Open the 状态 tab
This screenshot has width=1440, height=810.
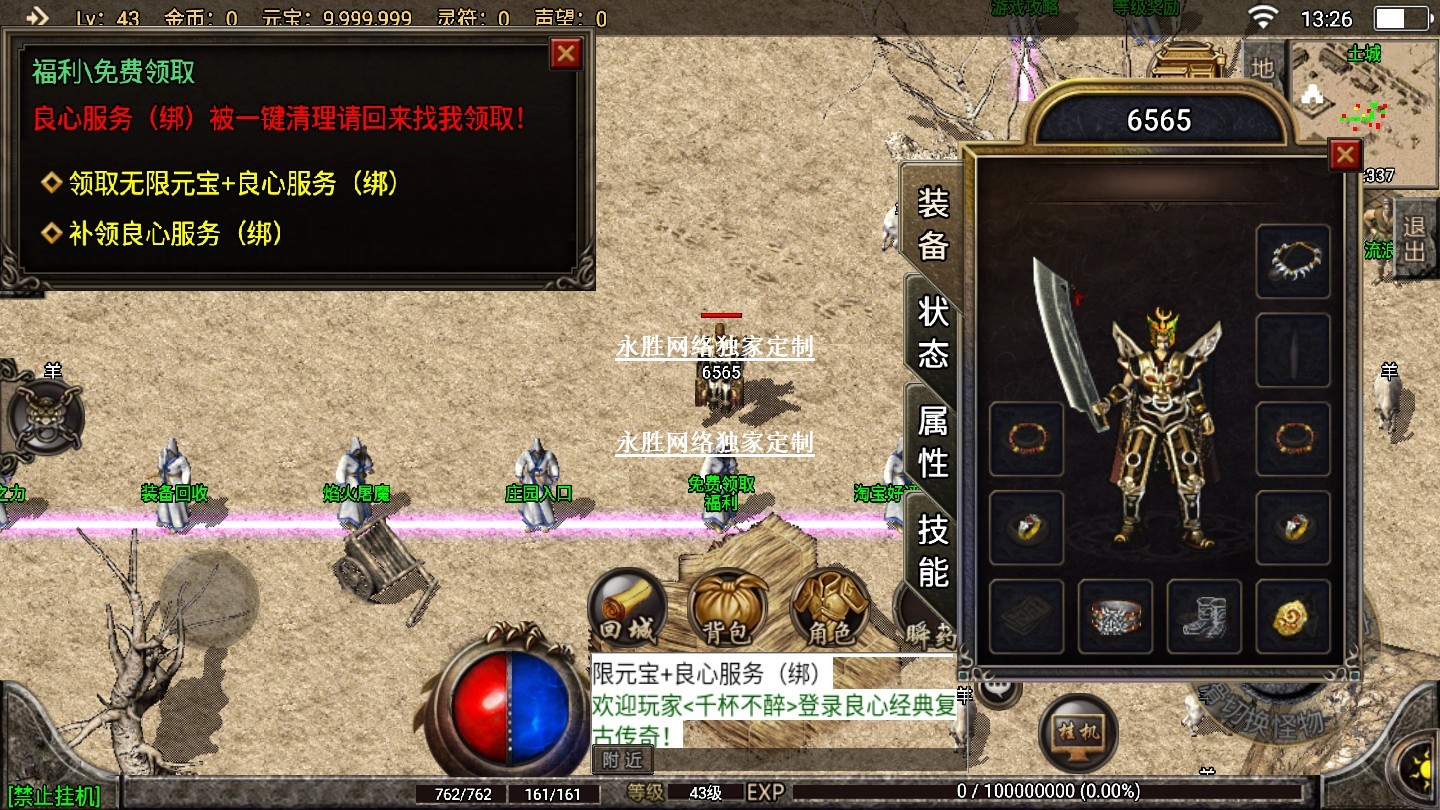[x=932, y=332]
